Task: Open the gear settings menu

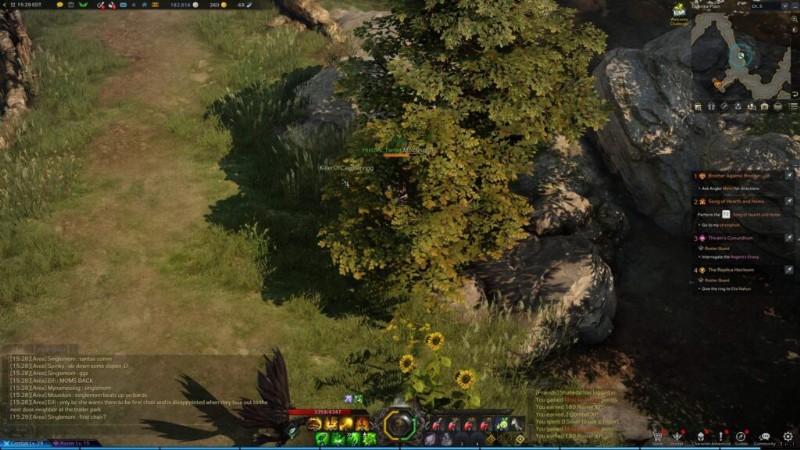Action: [x=787, y=437]
